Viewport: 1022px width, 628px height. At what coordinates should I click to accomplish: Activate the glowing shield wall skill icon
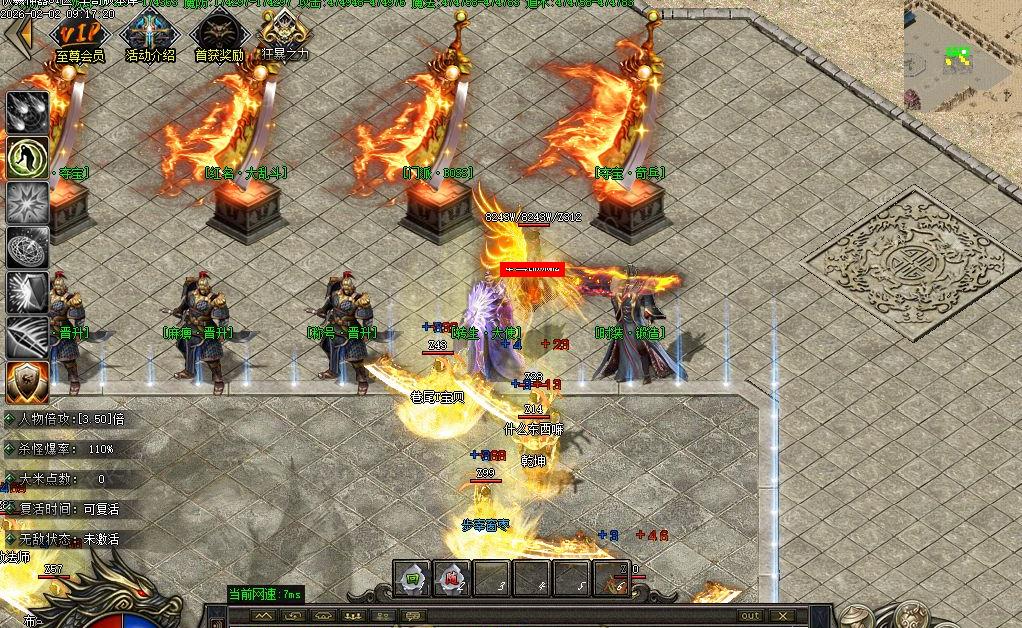pyautogui.click(x=27, y=292)
